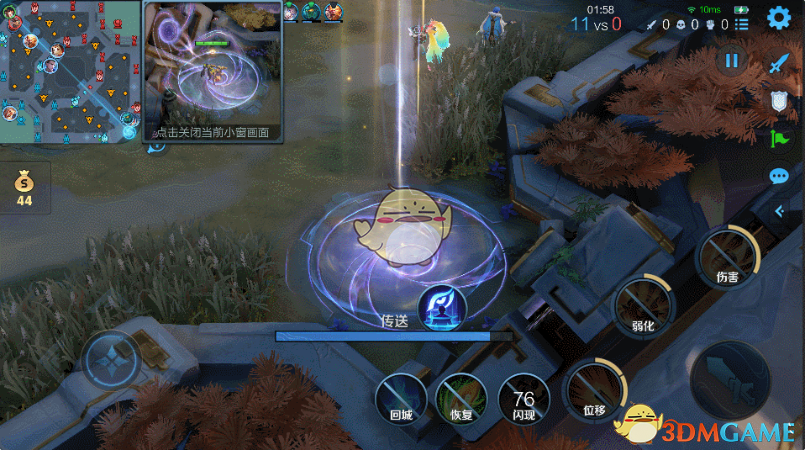Screen dimensions: 806x451
Task: Activate the 位移 skill
Action: click(594, 388)
